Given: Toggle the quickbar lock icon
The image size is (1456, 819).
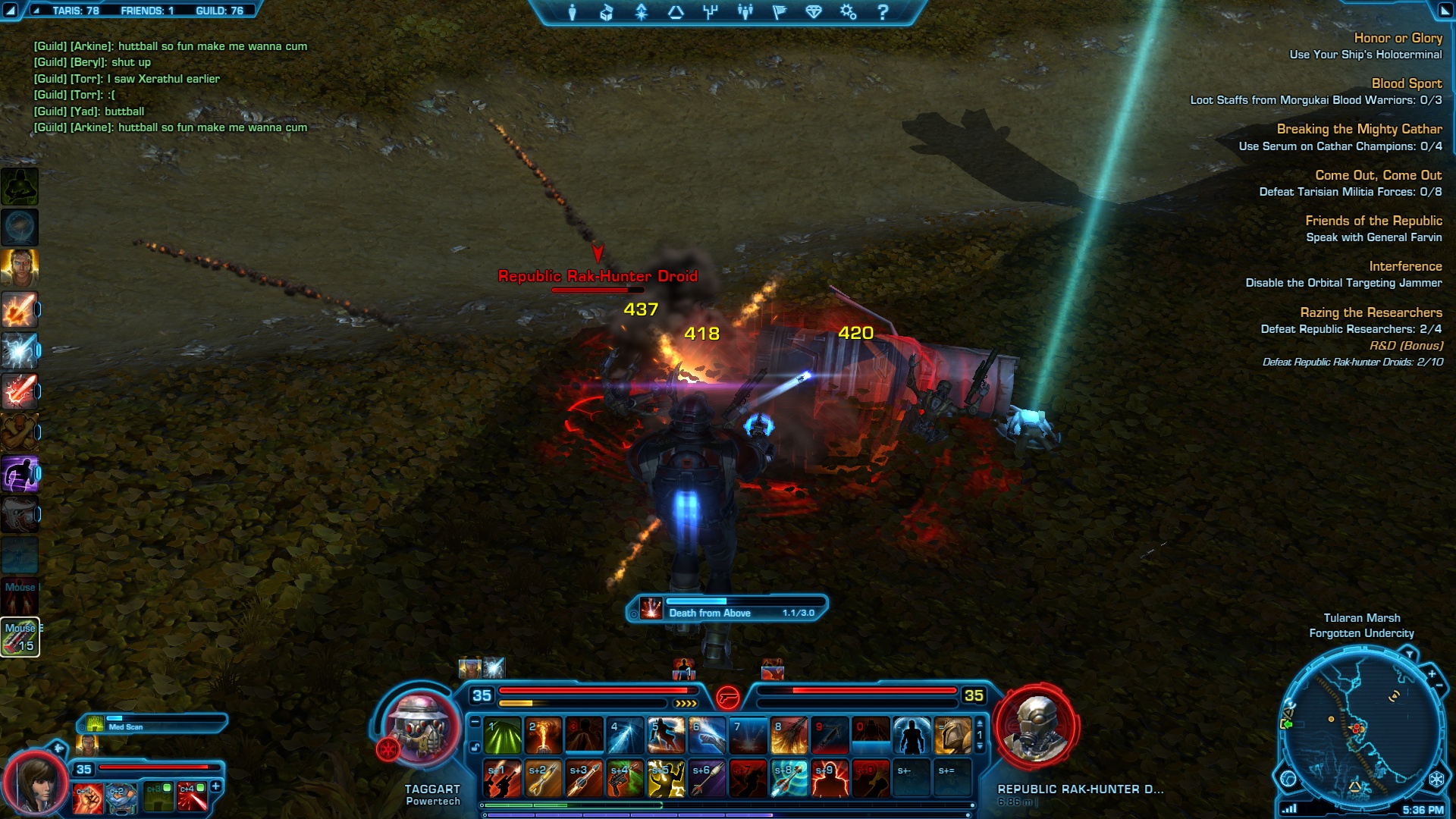Looking at the screenshot, I should [x=475, y=747].
